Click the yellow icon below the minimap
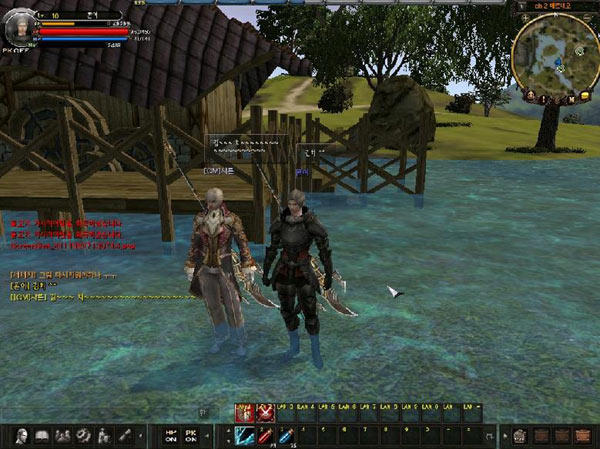600x449 pixels. click(x=583, y=96)
